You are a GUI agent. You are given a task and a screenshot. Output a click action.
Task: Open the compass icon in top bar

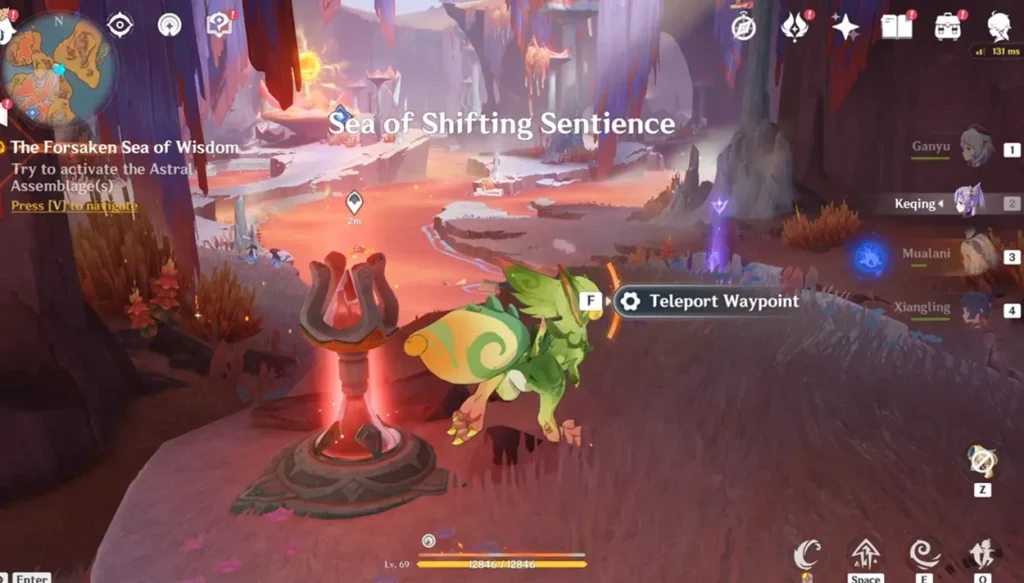pyautogui.click(x=743, y=27)
